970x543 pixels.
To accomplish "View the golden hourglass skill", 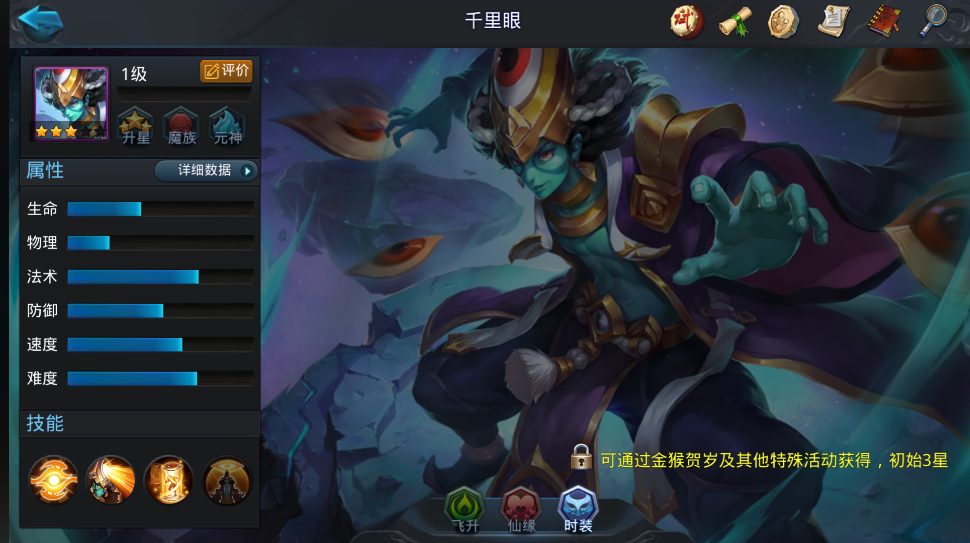I will click(169, 480).
